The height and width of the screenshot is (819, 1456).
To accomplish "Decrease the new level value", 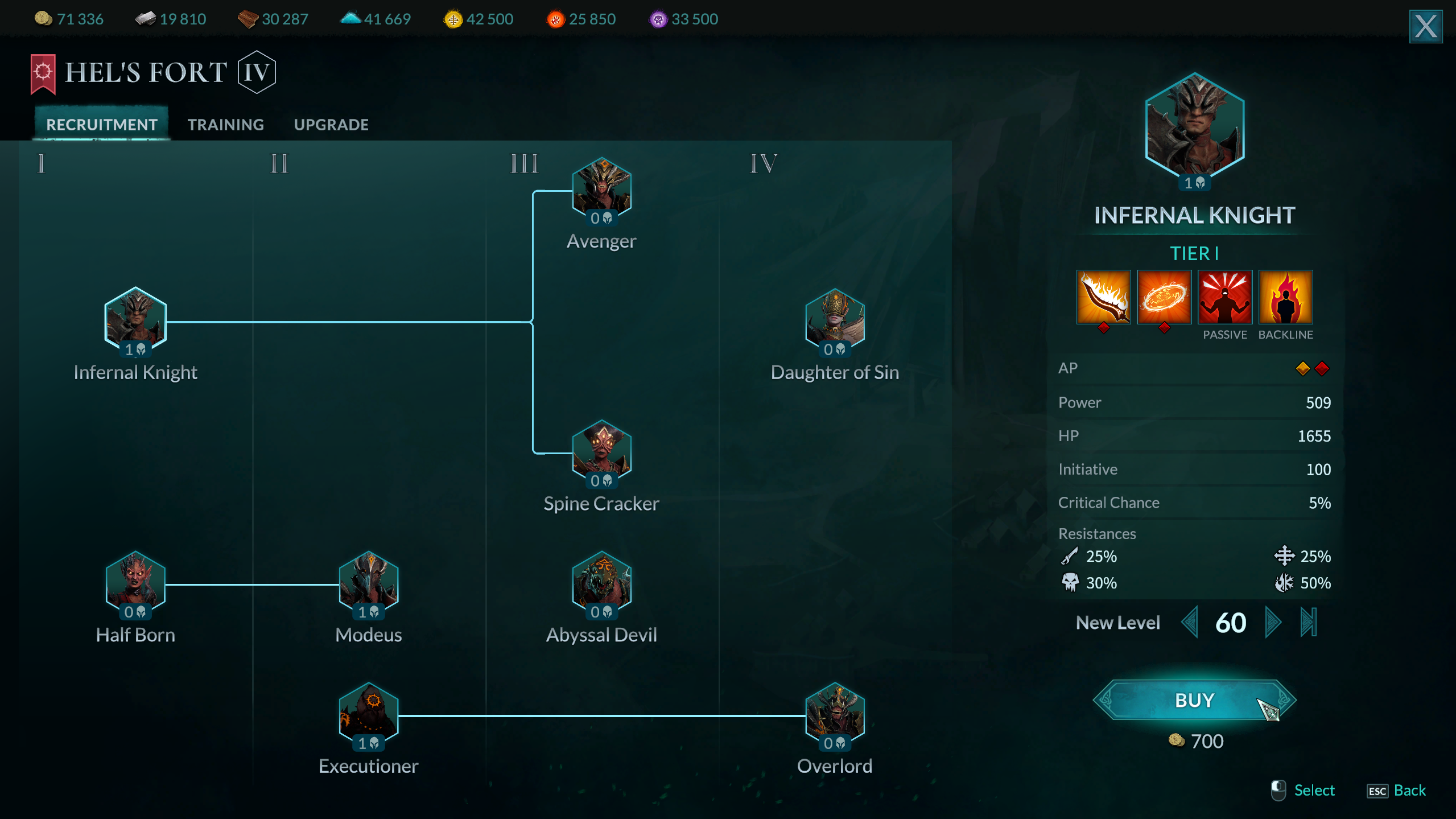I will 1189,623.
